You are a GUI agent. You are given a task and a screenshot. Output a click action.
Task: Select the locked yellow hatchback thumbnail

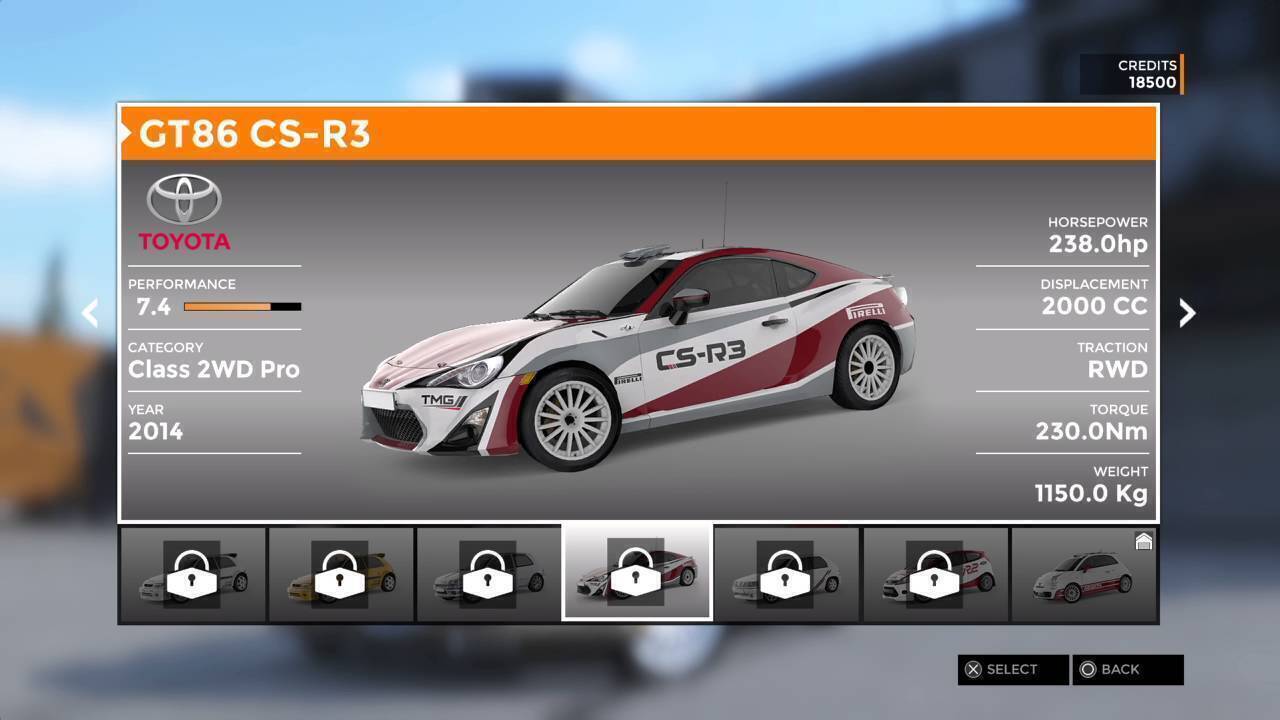pyautogui.click(x=341, y=575)
